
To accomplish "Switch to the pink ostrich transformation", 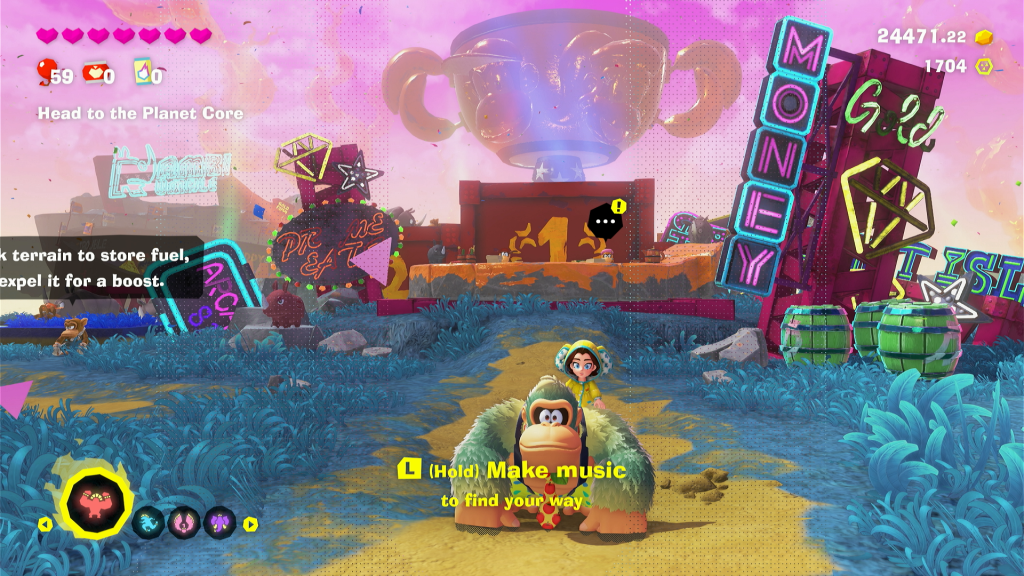I will click(x=184, y=522).
